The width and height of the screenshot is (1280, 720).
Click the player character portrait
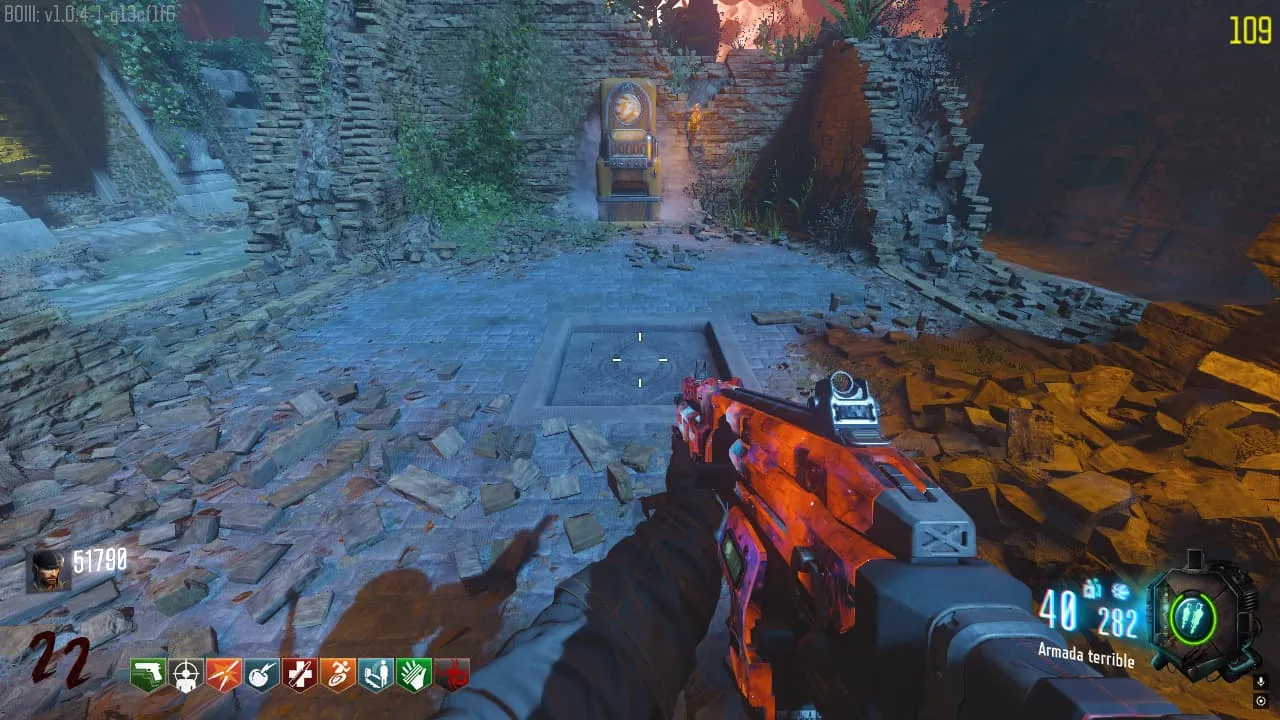click(47, 570)
